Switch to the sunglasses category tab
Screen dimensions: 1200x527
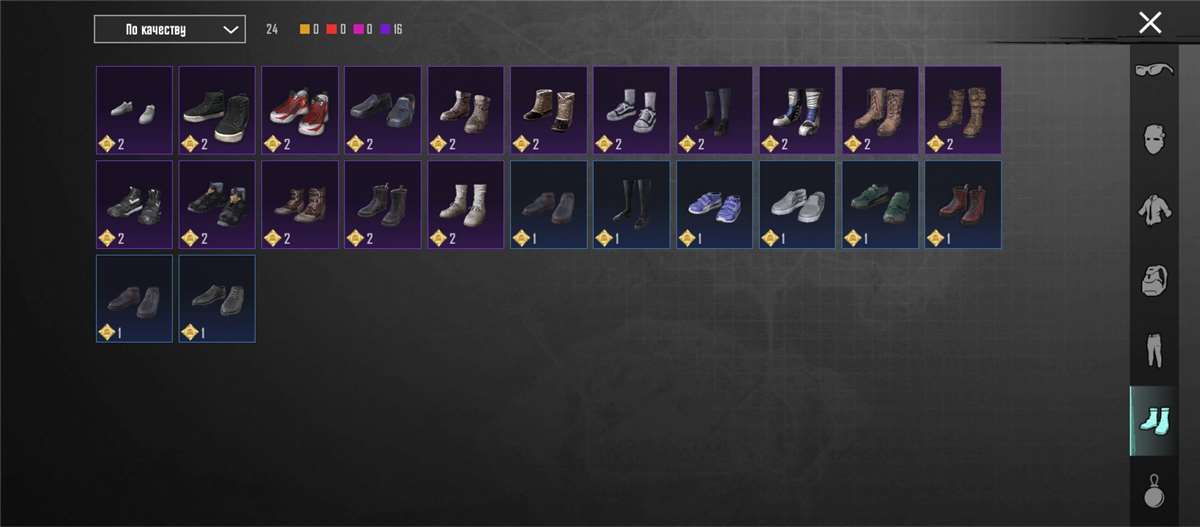point(1154,73)
